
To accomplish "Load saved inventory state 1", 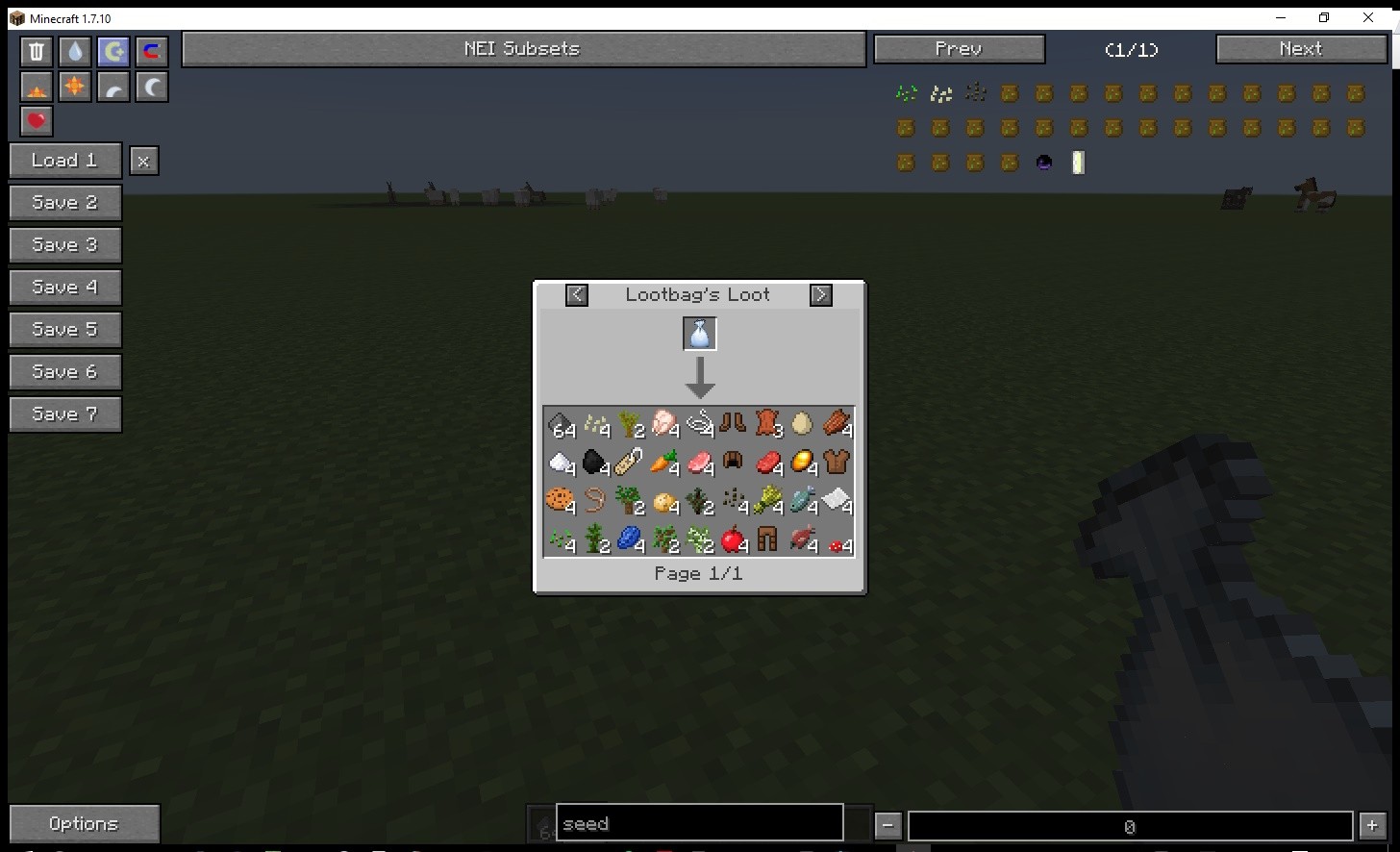I will (x=64, y=161).
